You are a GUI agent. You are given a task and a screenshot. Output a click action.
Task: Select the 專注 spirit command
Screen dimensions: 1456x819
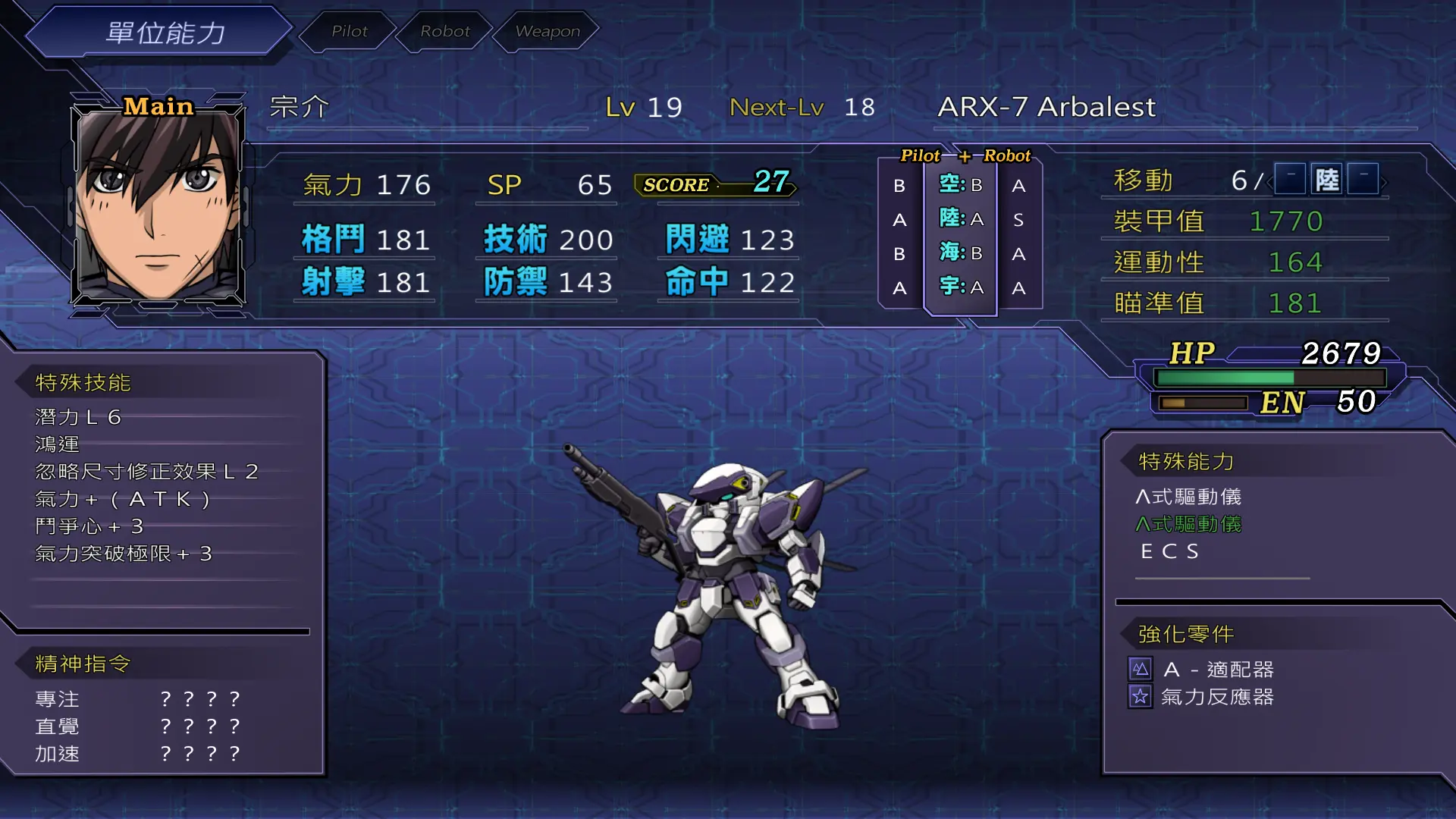[58, 699]
